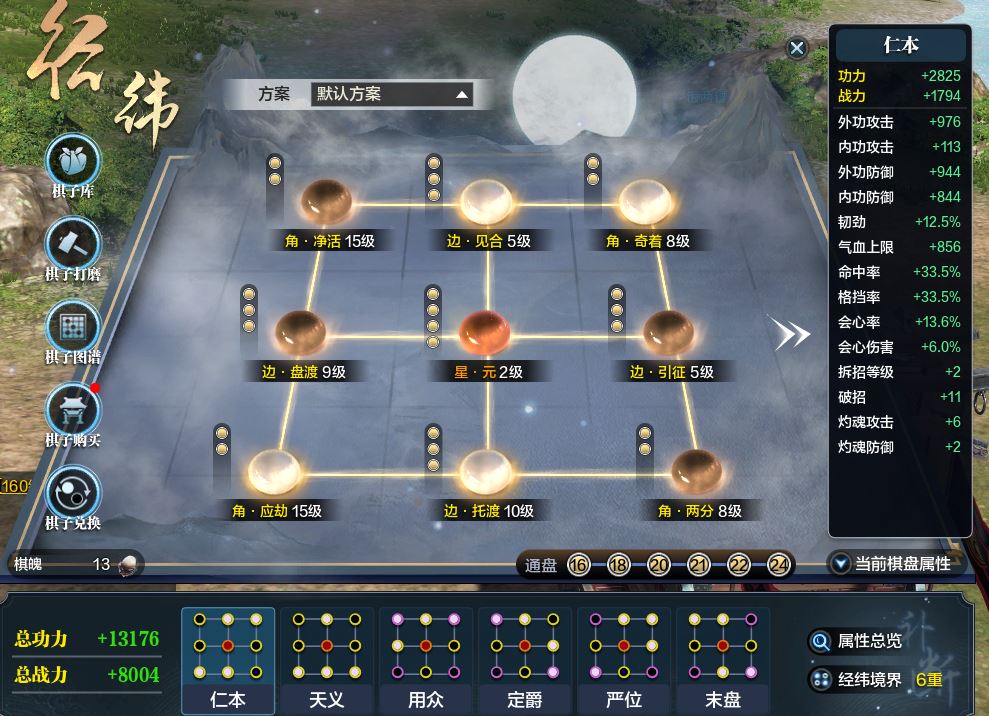Select the 边·托渡 level 10 piece

(x=486, y=472)
